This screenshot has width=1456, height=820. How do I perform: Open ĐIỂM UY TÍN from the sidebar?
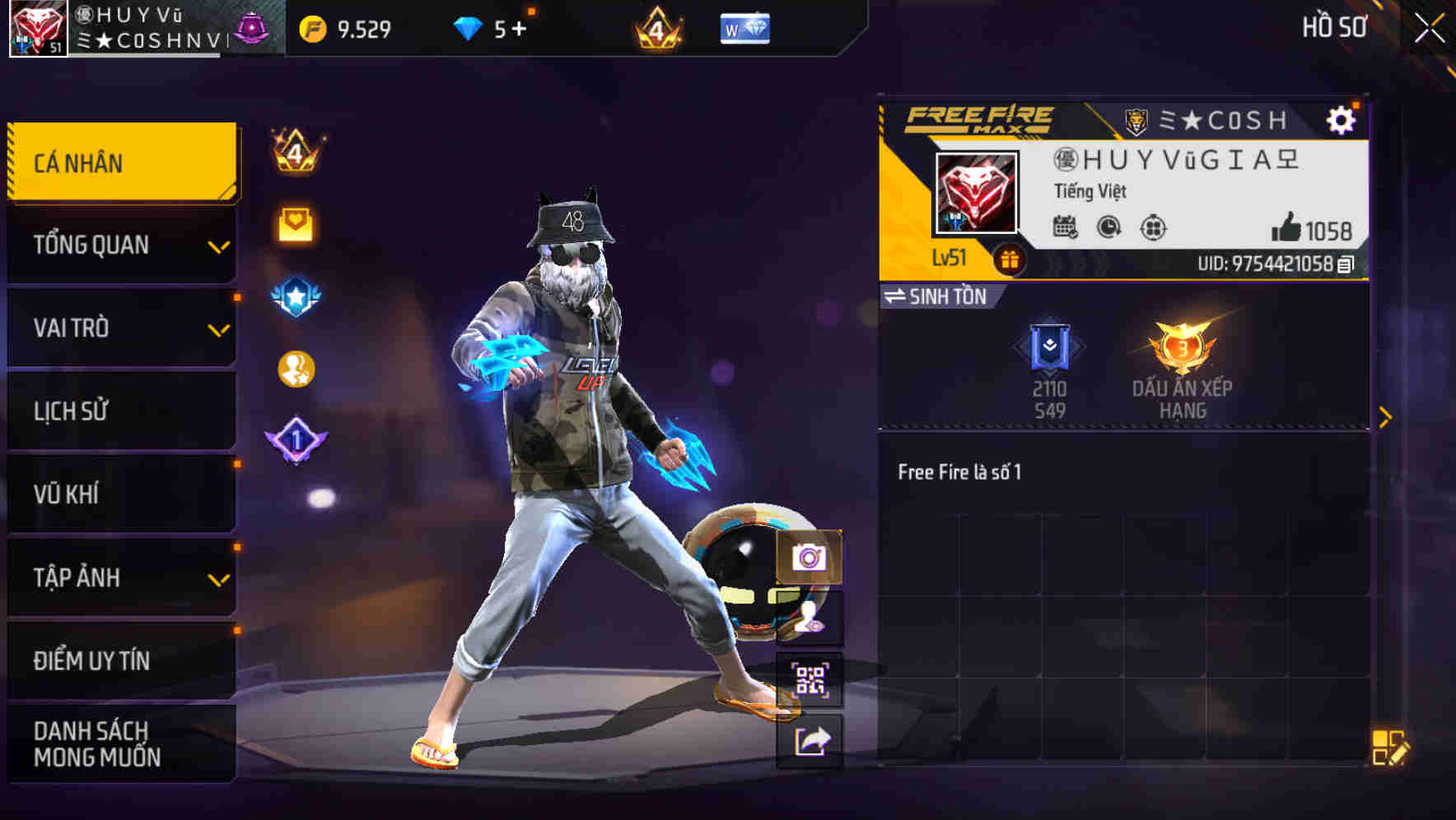click(x=120, y=659)
